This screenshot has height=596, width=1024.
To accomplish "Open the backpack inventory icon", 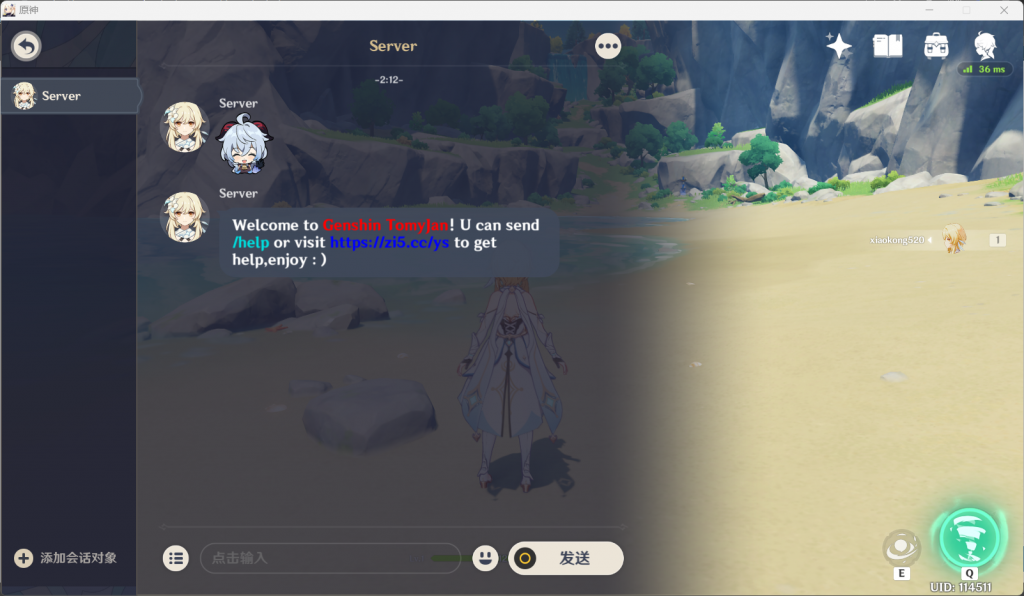I will pyautogui.click(x=936, y=46).
